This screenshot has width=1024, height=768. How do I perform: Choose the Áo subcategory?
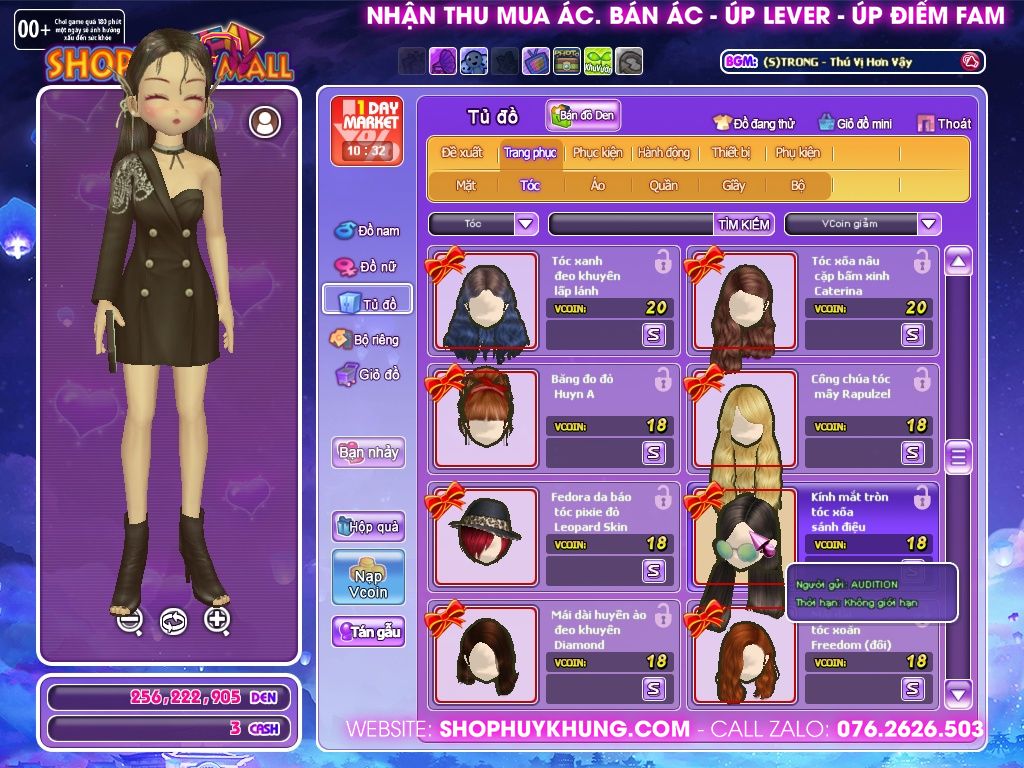coord(597,185)
